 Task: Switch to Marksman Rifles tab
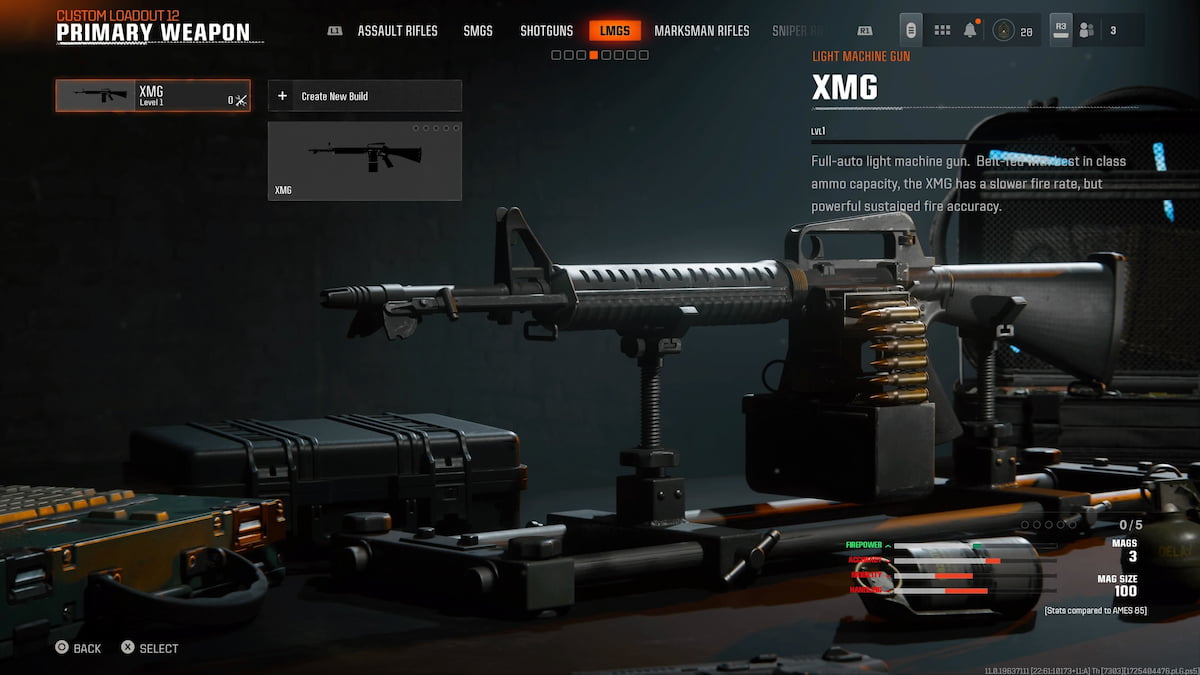coord(701,31)
